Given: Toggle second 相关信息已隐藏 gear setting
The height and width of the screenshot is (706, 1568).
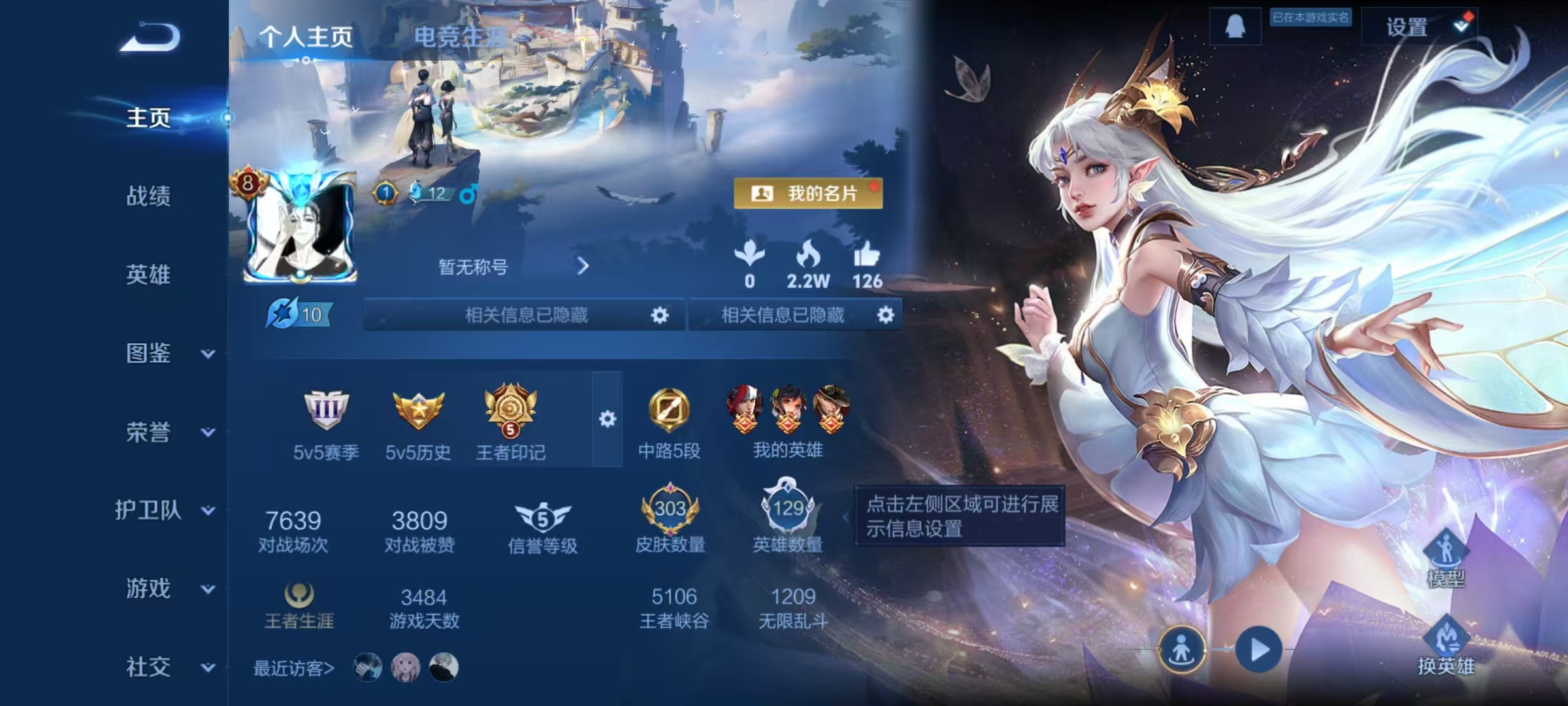Looking at the screenshot, I should coord(886,316).
